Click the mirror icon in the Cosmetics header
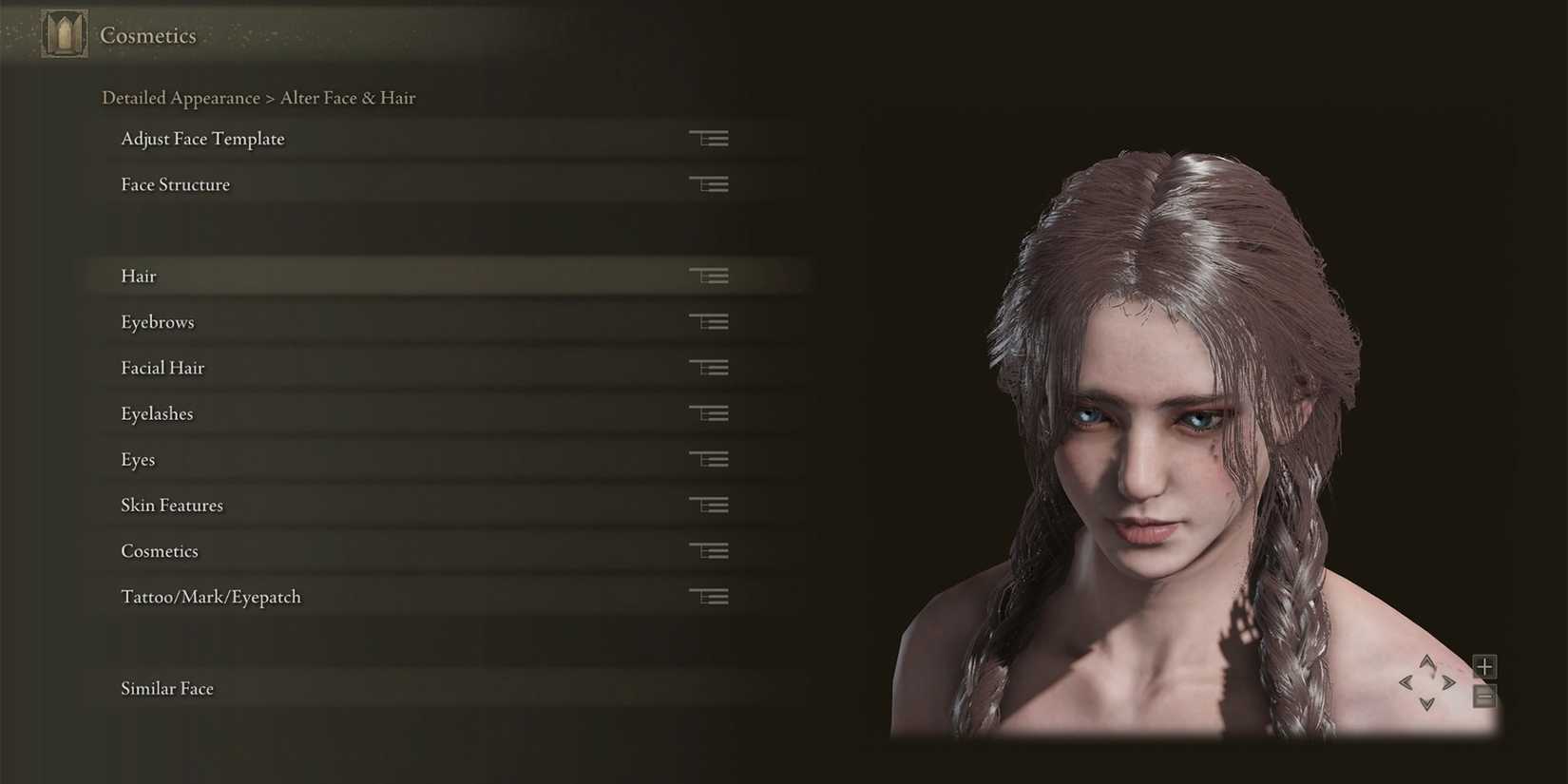This screenshot has width=1568, height=784. [63, 34]
